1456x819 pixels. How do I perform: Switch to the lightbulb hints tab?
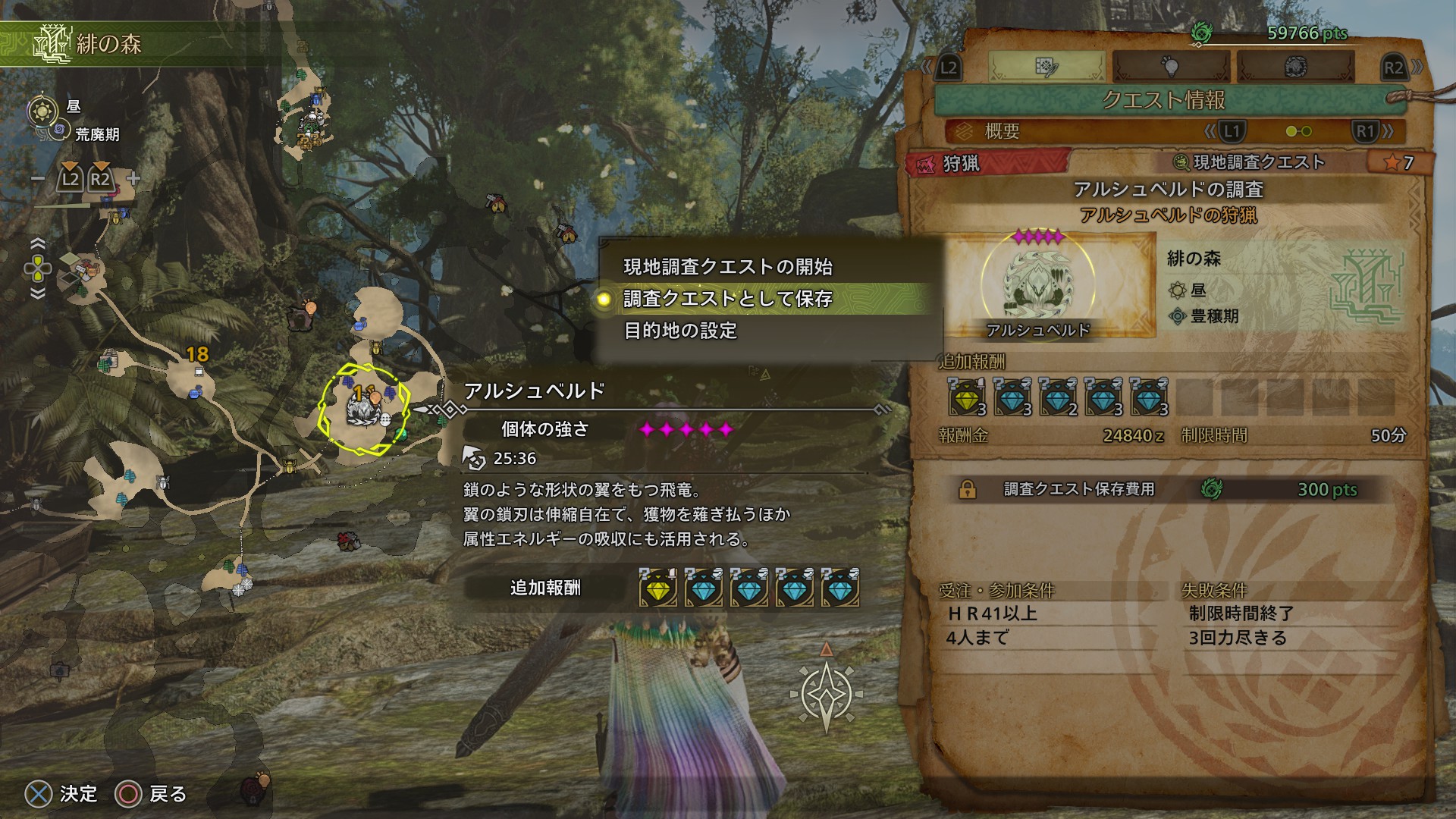pos(1171,67)
